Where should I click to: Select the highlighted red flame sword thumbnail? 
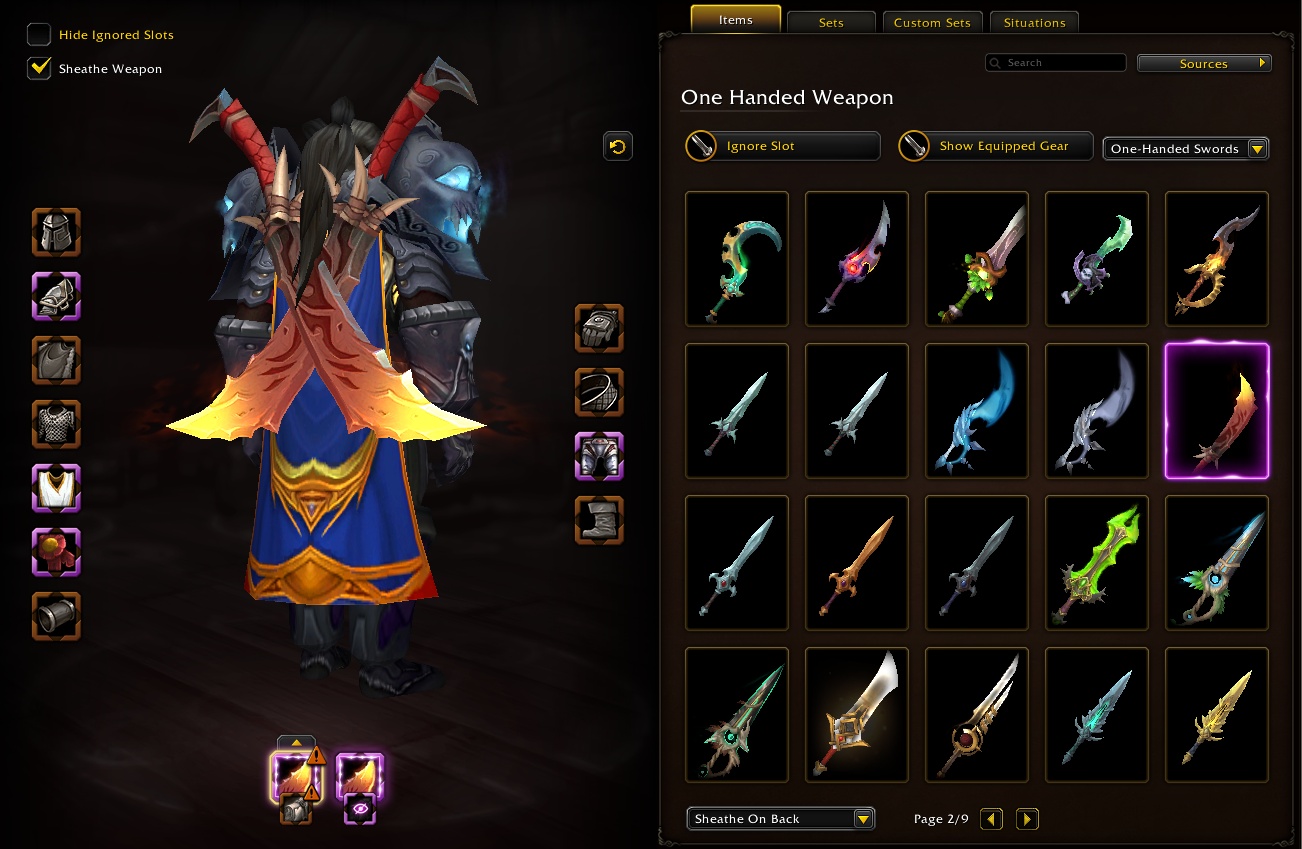point(1216,410)
